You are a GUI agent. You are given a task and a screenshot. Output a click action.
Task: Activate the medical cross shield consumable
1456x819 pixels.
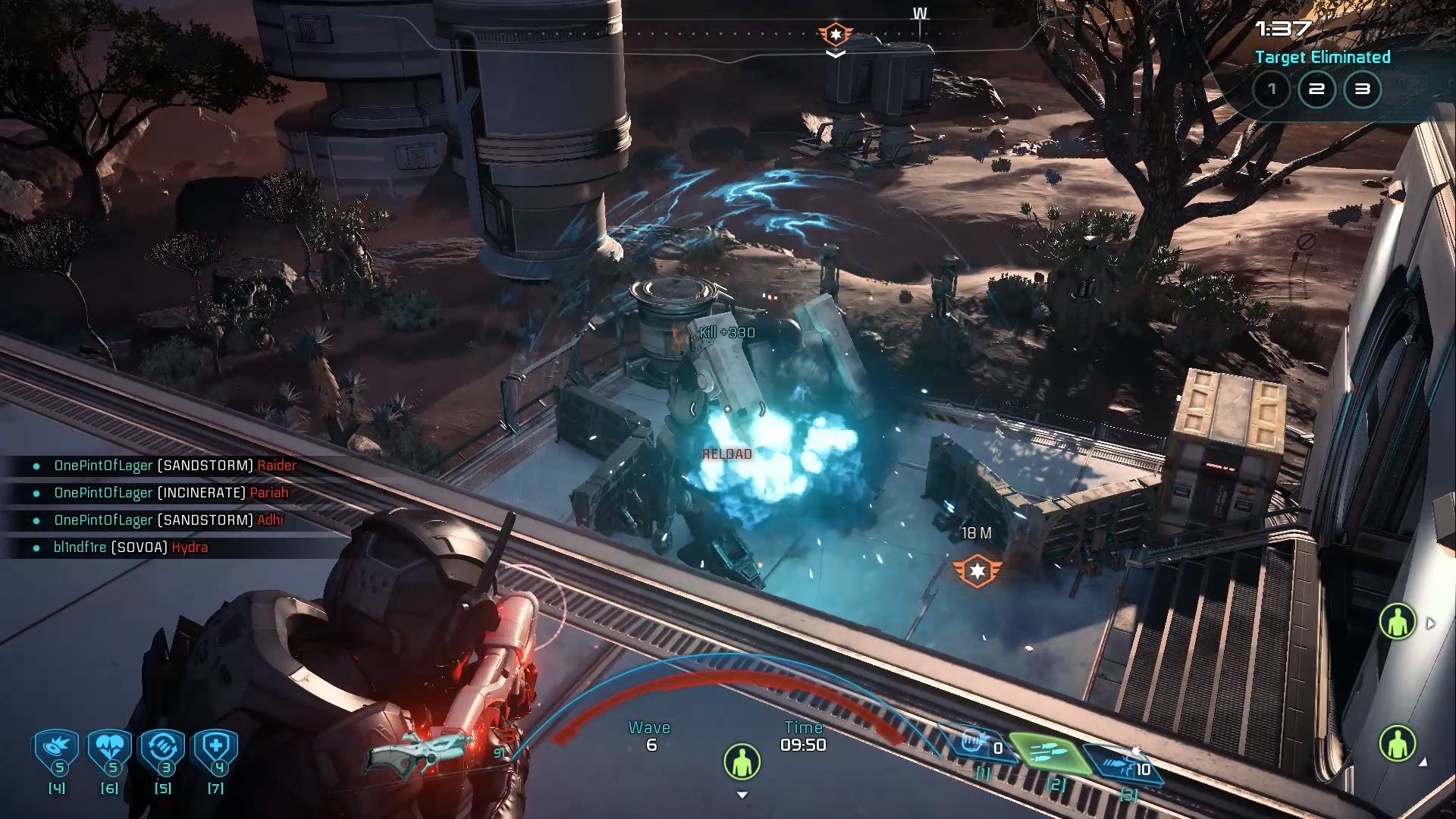(216, 751)
